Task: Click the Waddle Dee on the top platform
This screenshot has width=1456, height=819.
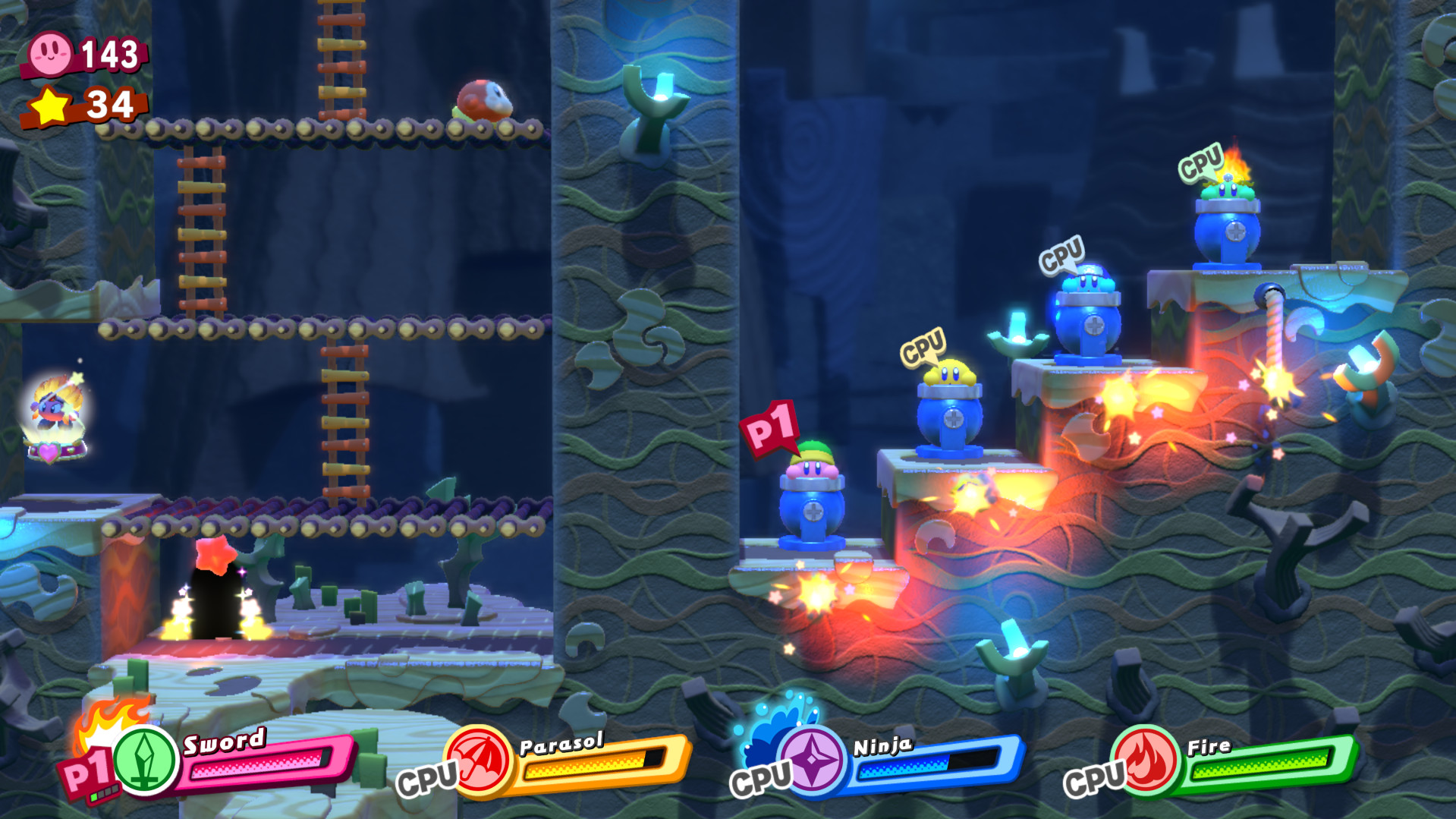Action: (x=484, y=97)
